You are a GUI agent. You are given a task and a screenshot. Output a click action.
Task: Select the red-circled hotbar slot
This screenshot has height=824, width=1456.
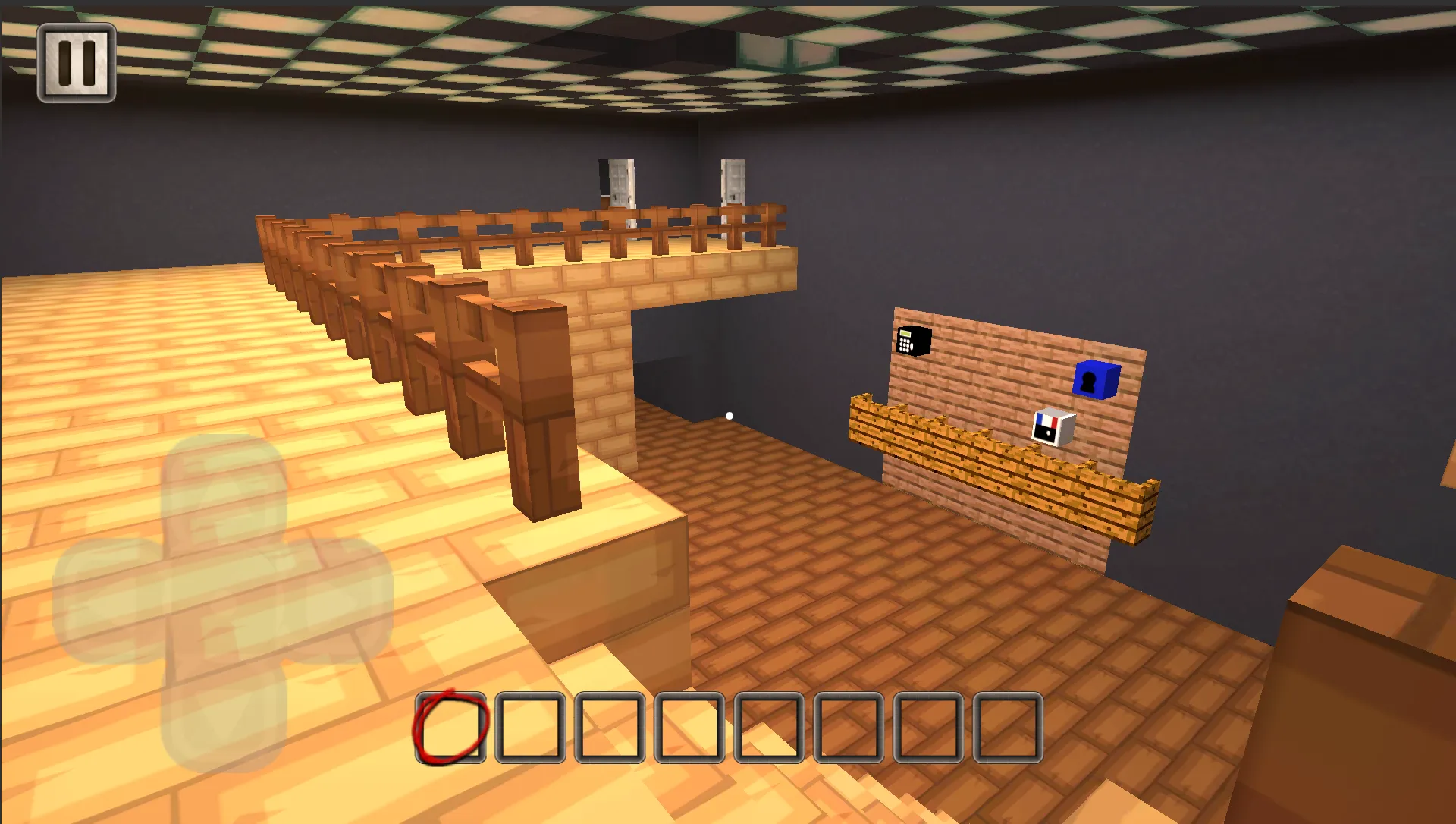(450, 728)
